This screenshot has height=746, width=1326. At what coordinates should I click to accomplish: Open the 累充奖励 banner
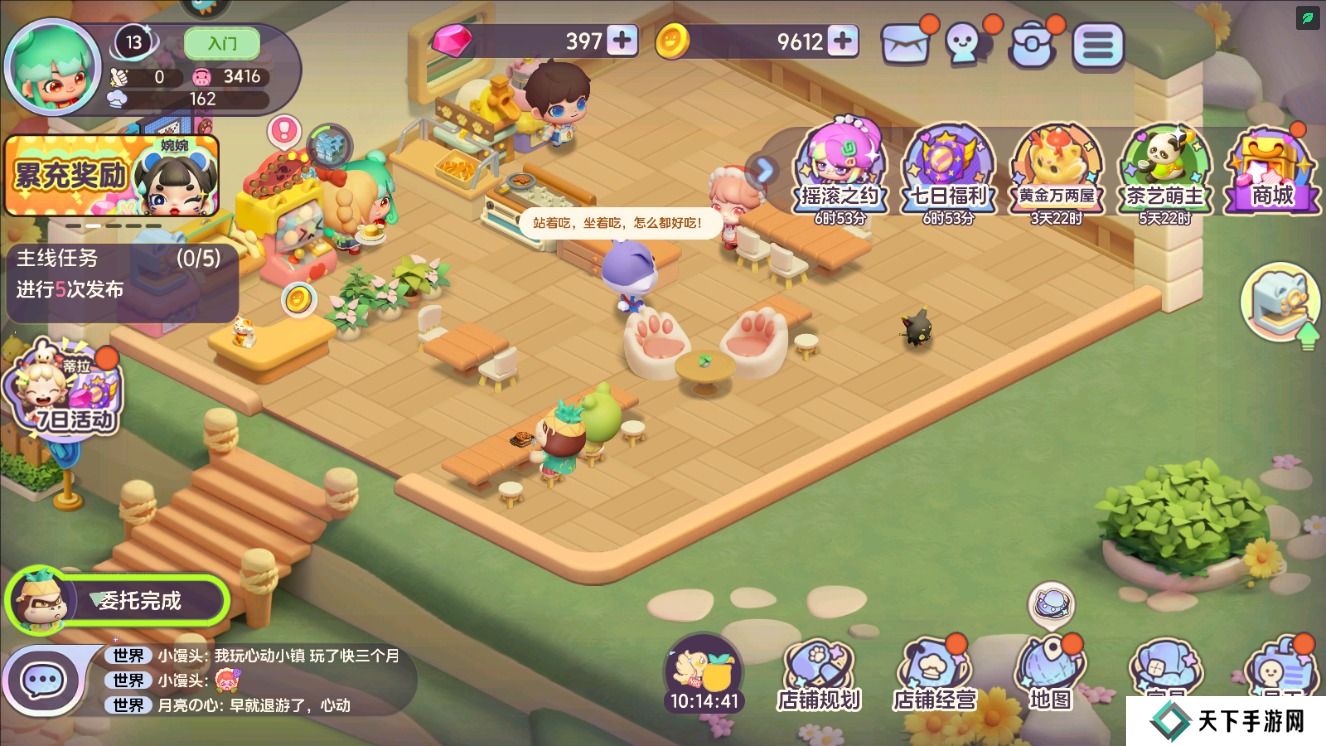point(110,177)
